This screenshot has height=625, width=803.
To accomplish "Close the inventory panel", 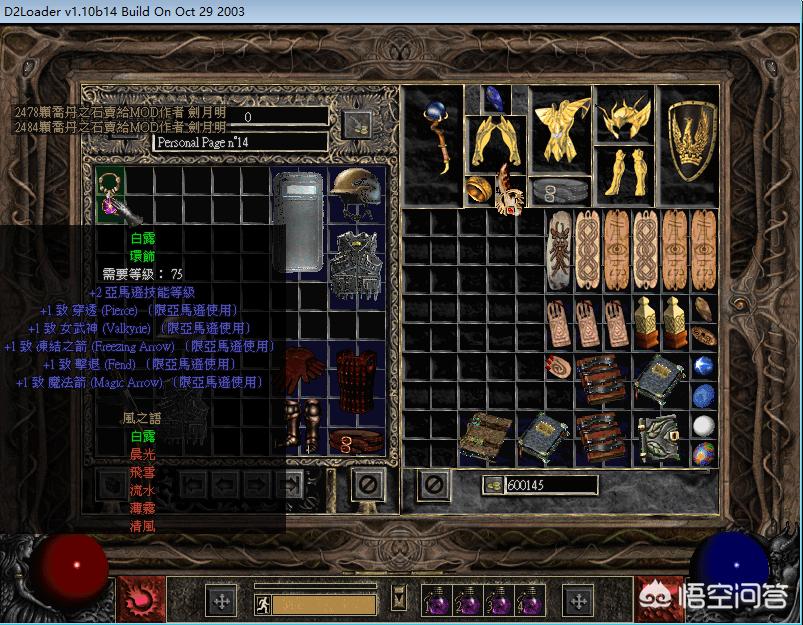I will tap(433, 485).
